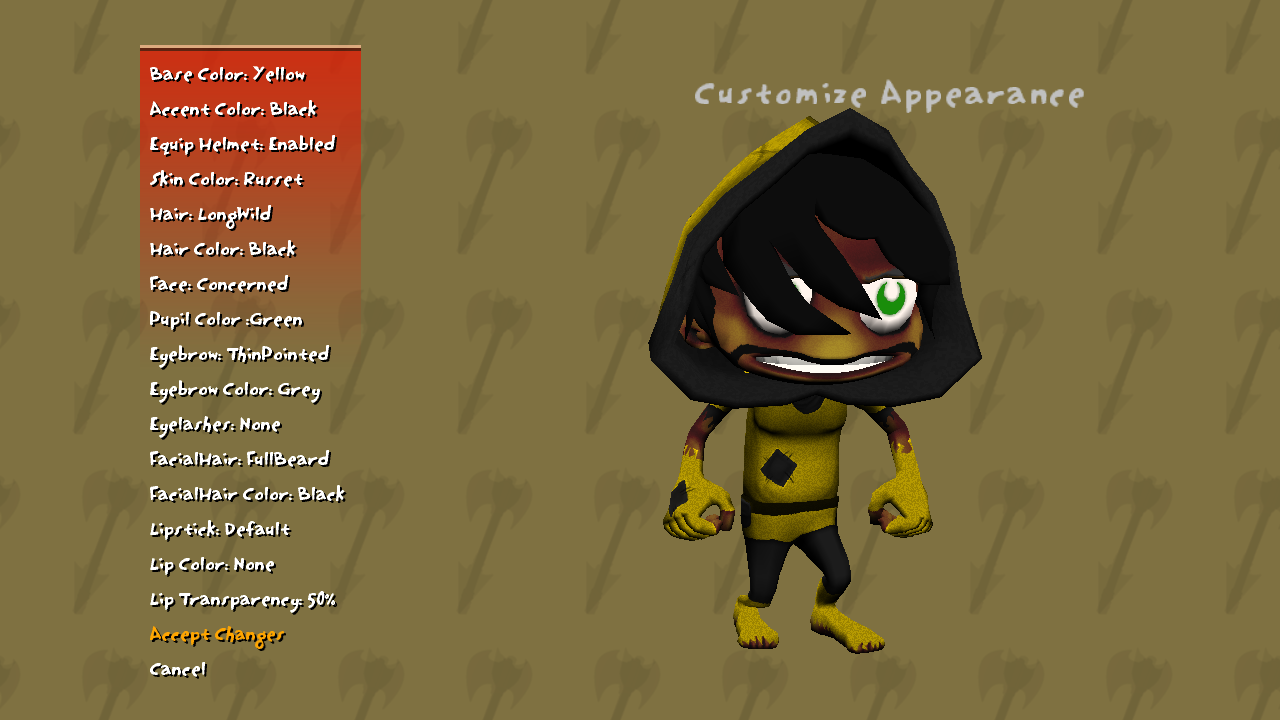Select the ThinPointed Eyebrow option

pyautogui.click(x=241, y=355)
